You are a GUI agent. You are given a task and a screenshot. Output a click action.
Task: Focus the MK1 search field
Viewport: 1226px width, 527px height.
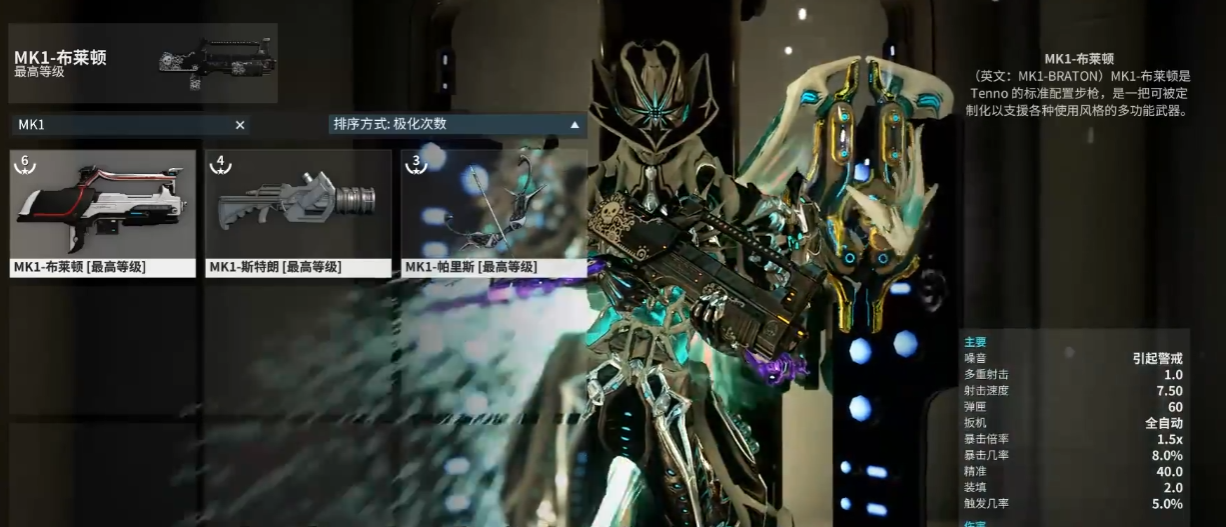click(x=120, y=125)
